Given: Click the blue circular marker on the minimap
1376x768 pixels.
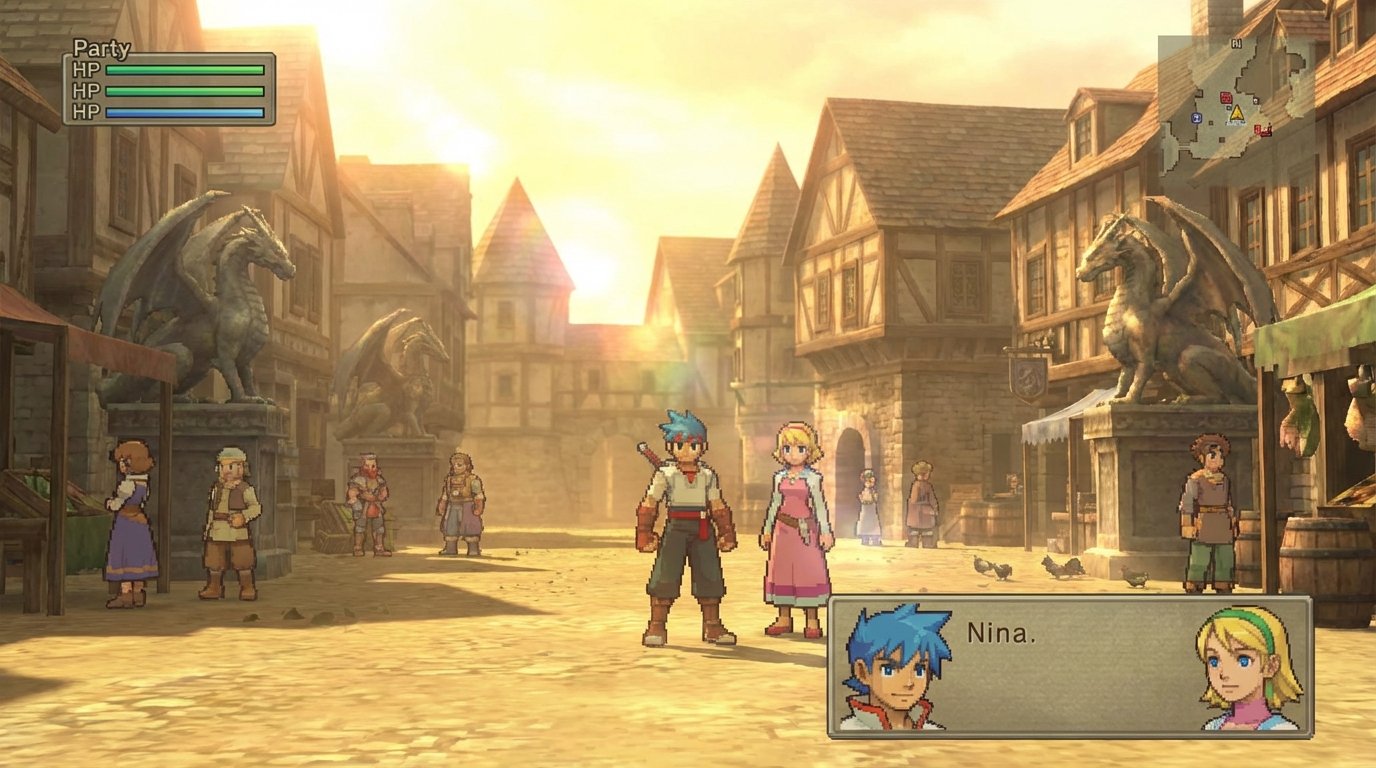Looking at the screenshot, I should click(x=1197, y=117).
